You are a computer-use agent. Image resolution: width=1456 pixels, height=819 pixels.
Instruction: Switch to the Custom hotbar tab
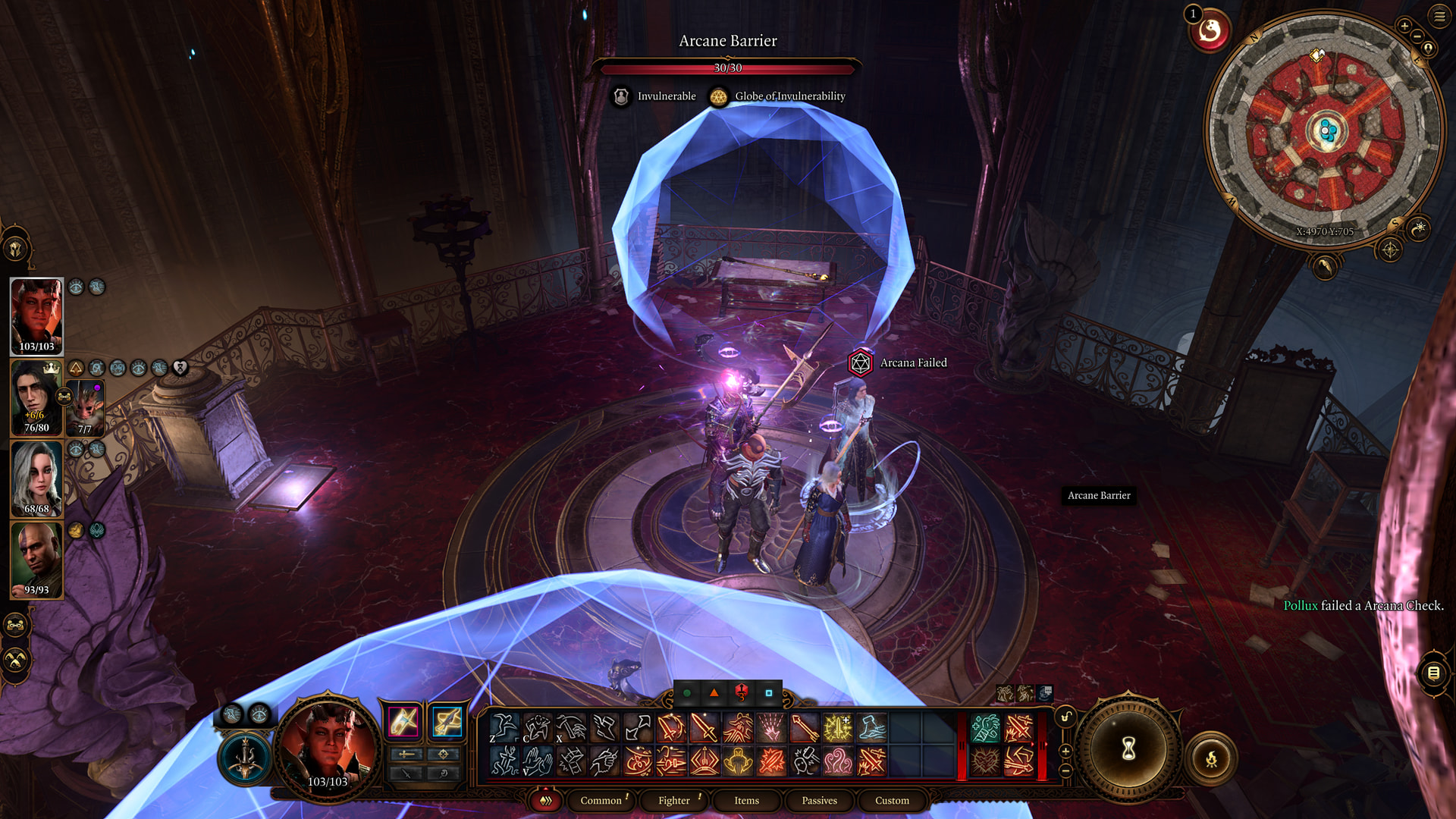point(892,800)
